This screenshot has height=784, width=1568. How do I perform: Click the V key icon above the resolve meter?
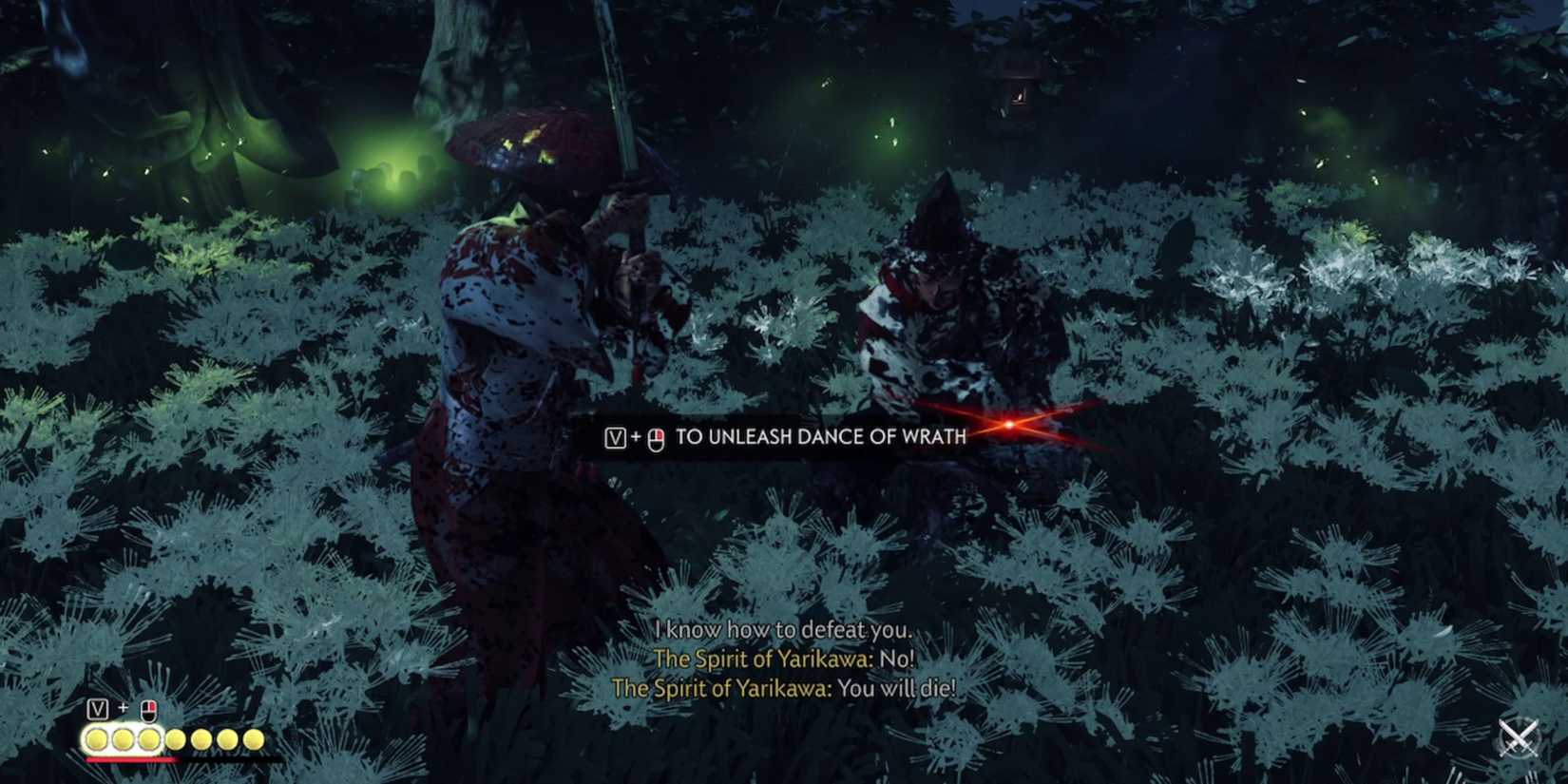[98, 709]
